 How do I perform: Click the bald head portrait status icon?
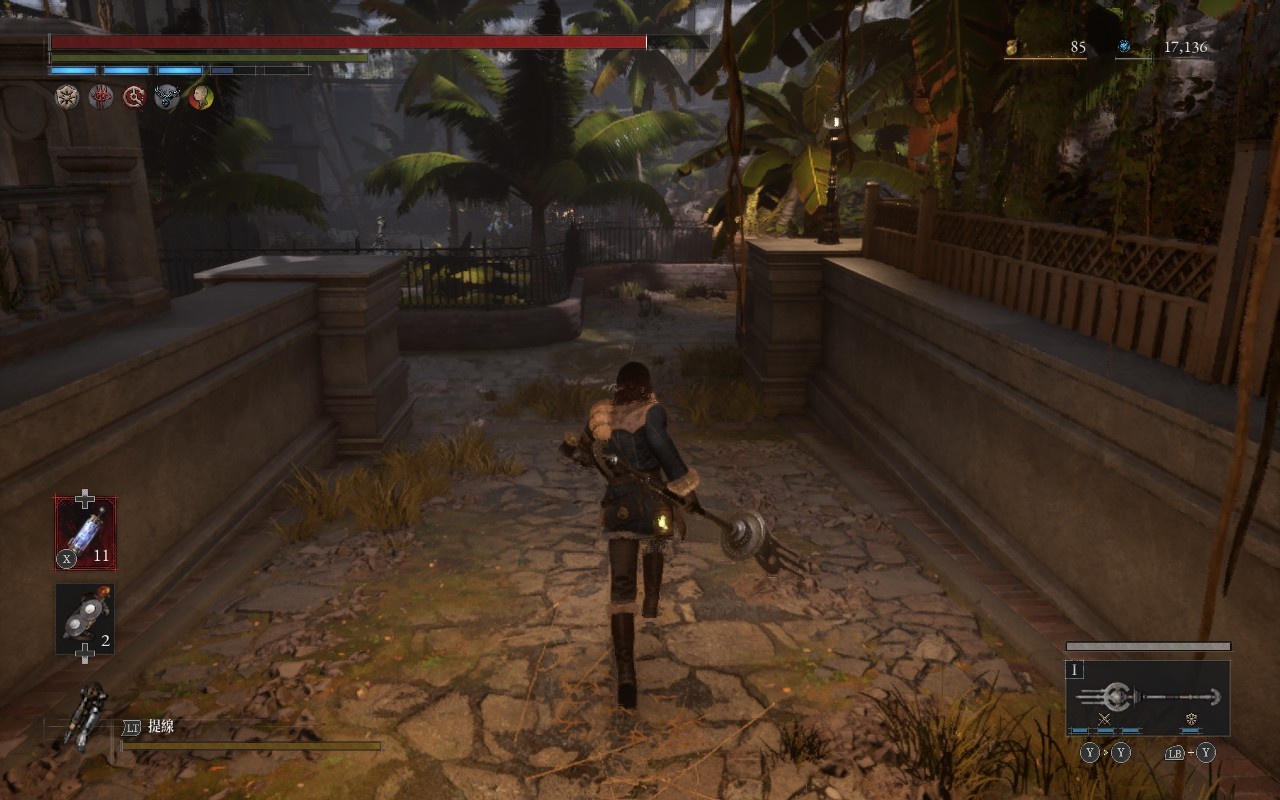[200, 97]
